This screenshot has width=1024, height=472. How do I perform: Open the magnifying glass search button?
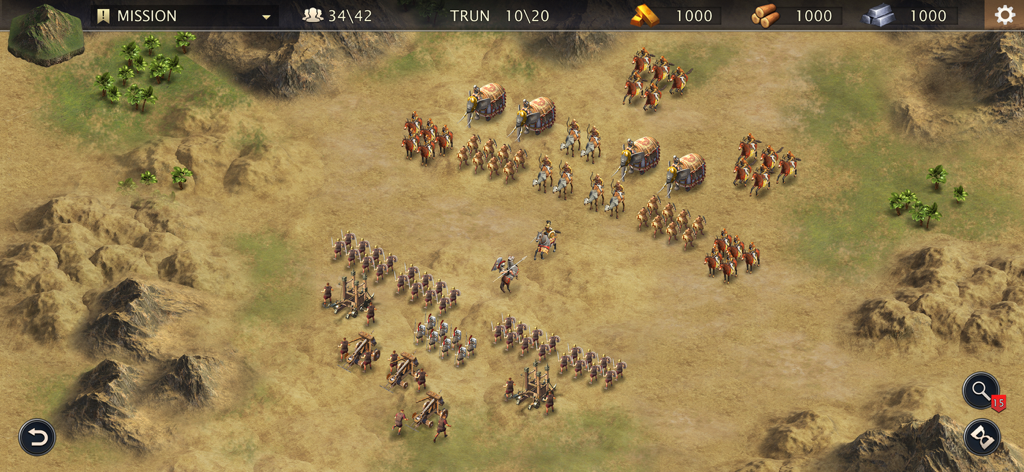981,391
